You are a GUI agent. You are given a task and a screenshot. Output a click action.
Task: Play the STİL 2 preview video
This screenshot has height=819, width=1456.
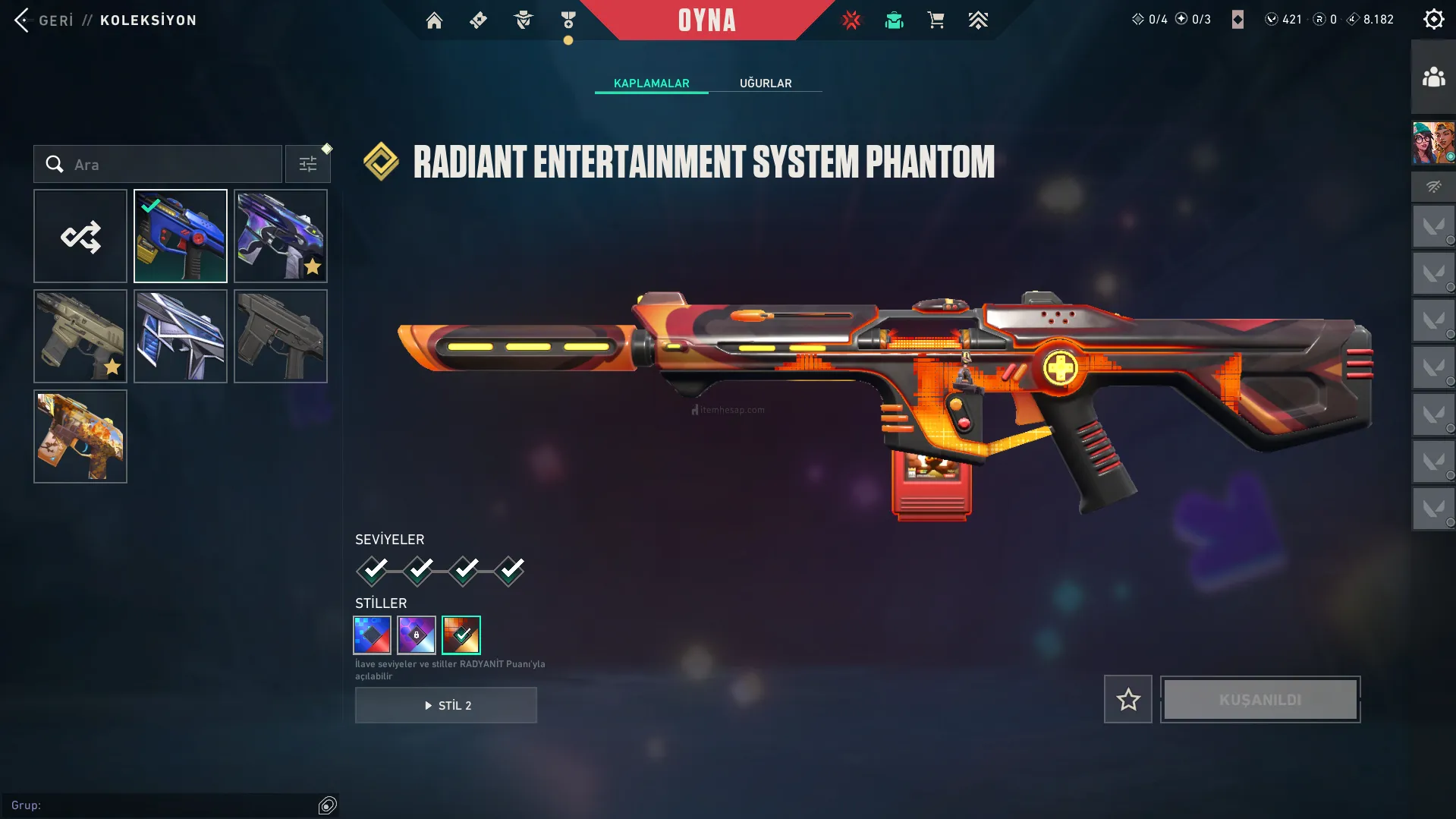click(x=446, y=706)
